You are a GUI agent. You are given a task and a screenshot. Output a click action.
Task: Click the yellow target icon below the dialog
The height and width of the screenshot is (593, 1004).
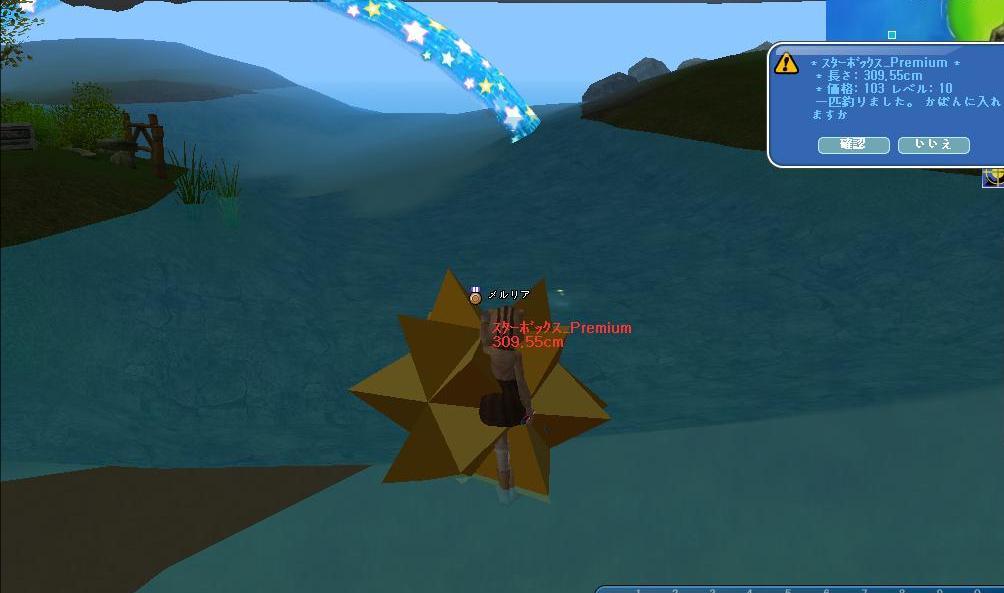[994, 178]
